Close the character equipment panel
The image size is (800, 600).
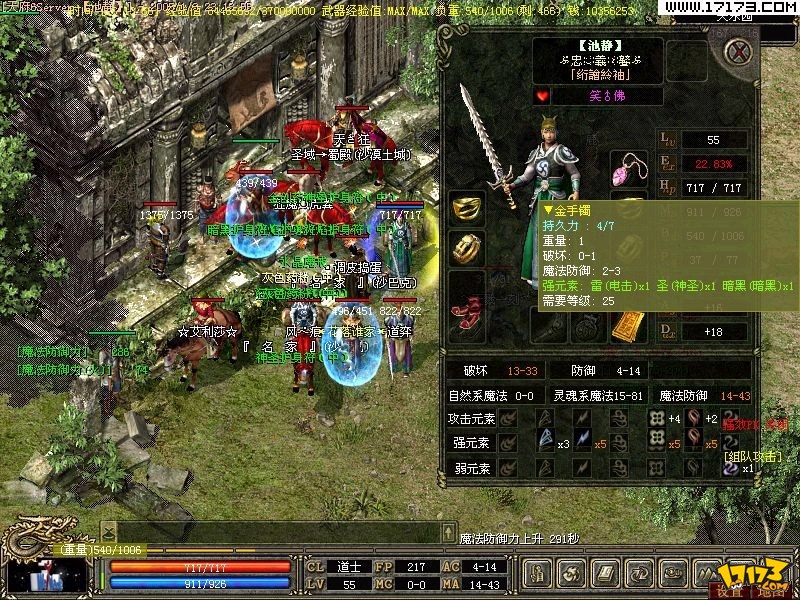739,51
